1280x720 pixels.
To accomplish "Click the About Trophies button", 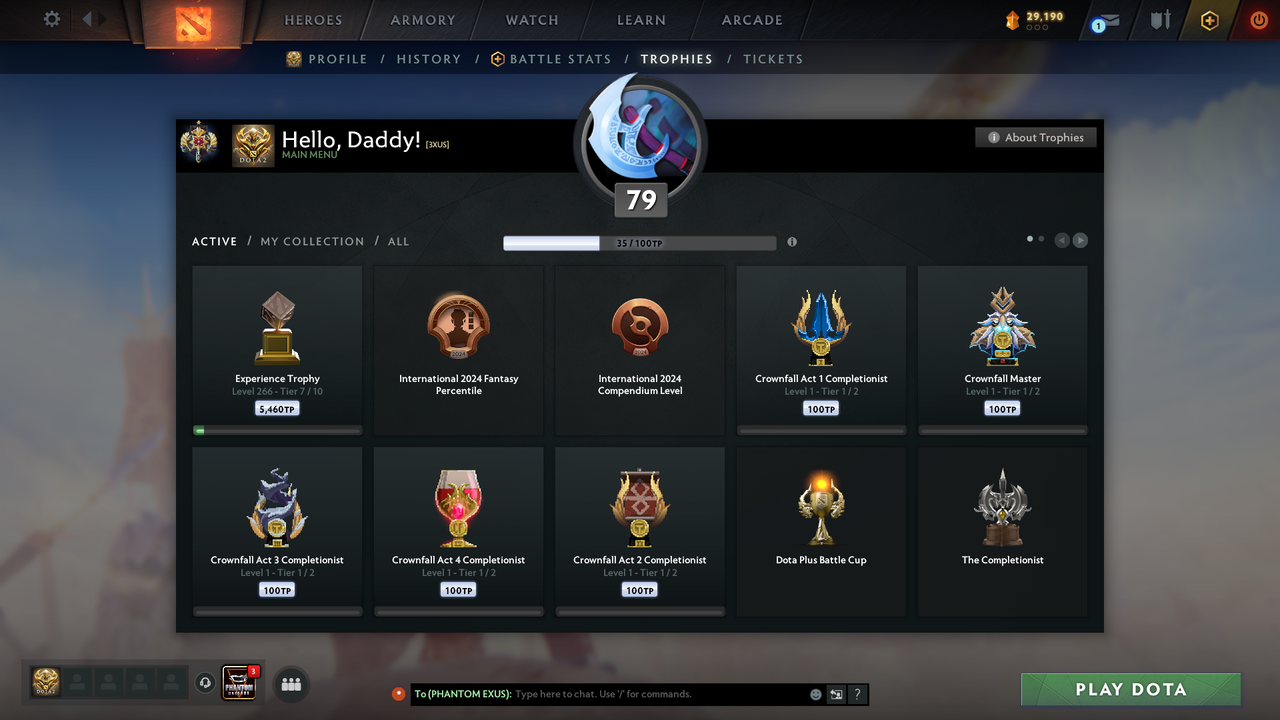I will tap(1036, 138).
